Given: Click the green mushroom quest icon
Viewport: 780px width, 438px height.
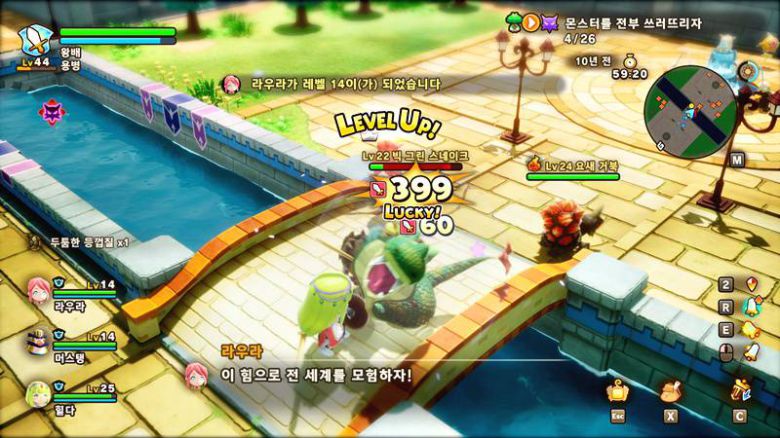Looking at the screenshot, I should (x=516, y=21).
